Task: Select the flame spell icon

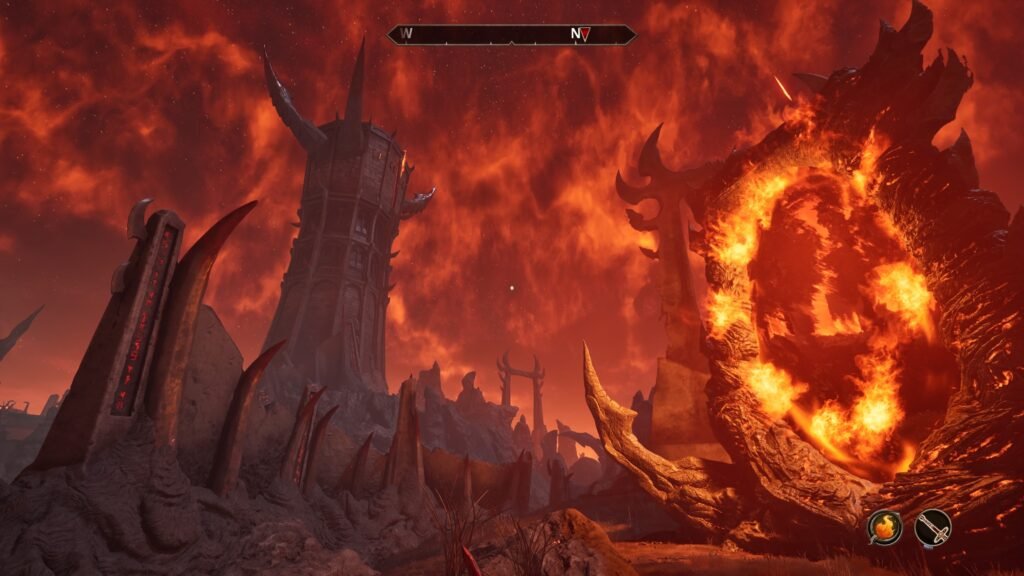Action: [x=884, y=526]
